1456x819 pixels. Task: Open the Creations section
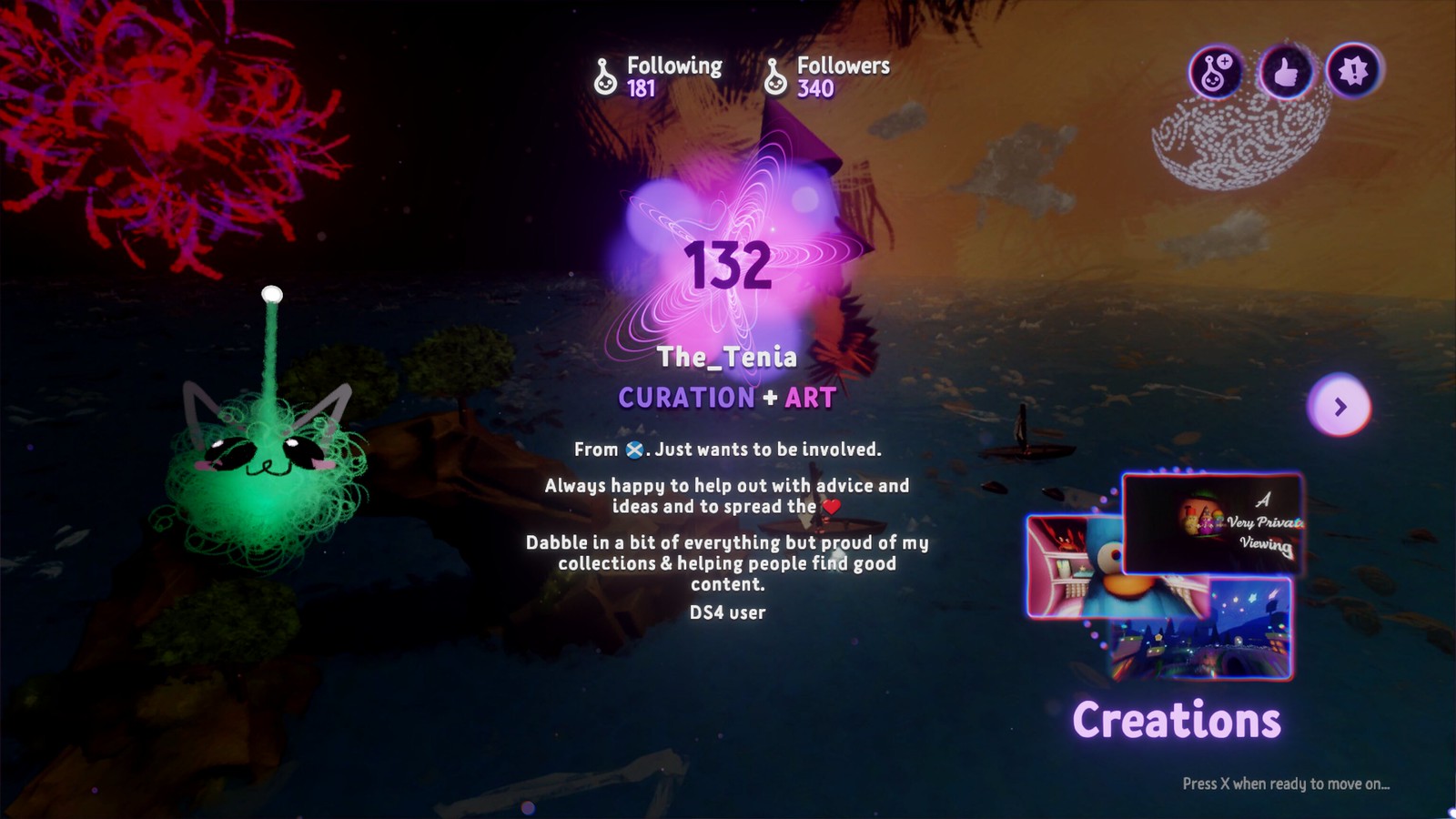coord(1176,720)
